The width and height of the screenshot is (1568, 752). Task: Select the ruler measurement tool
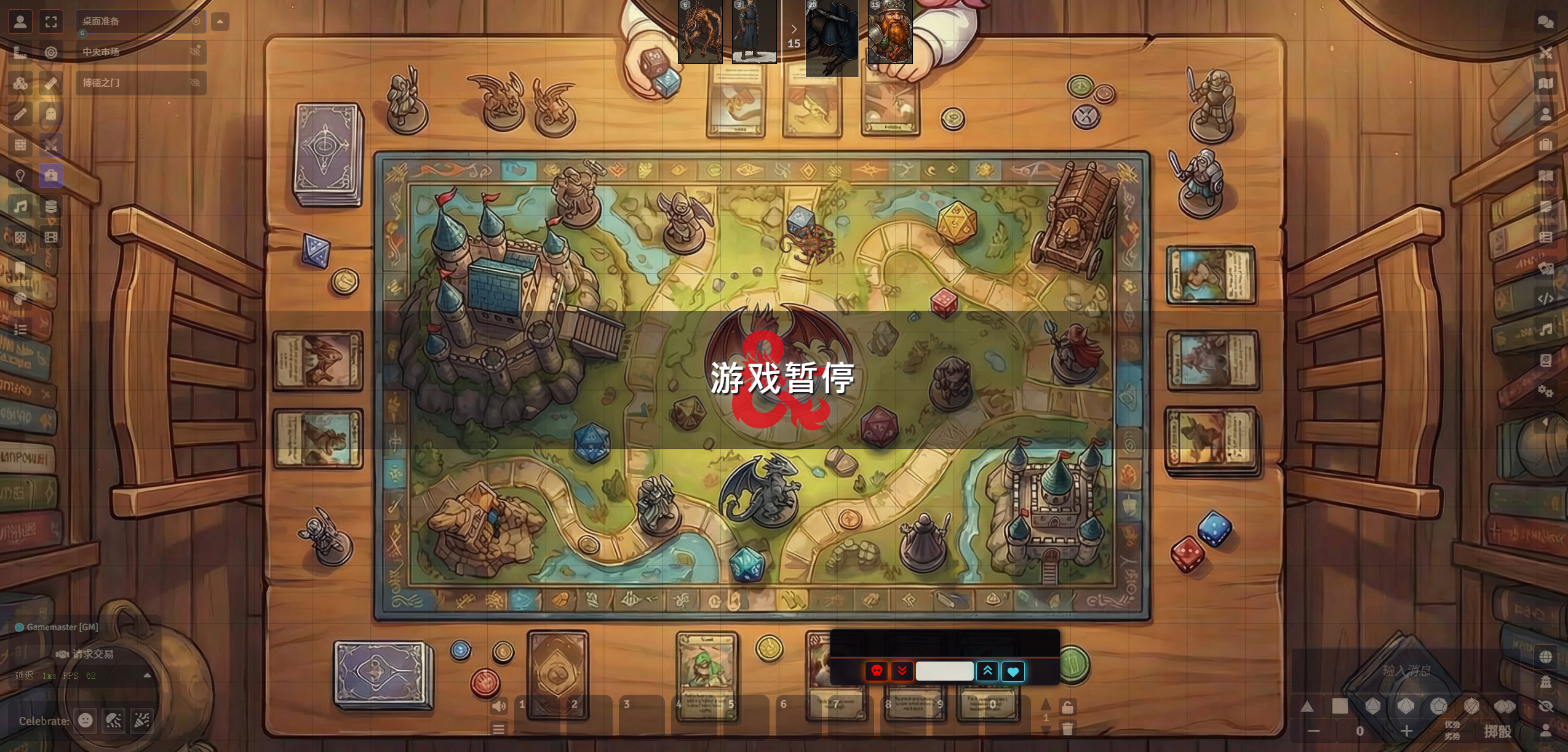pos(52,83)
